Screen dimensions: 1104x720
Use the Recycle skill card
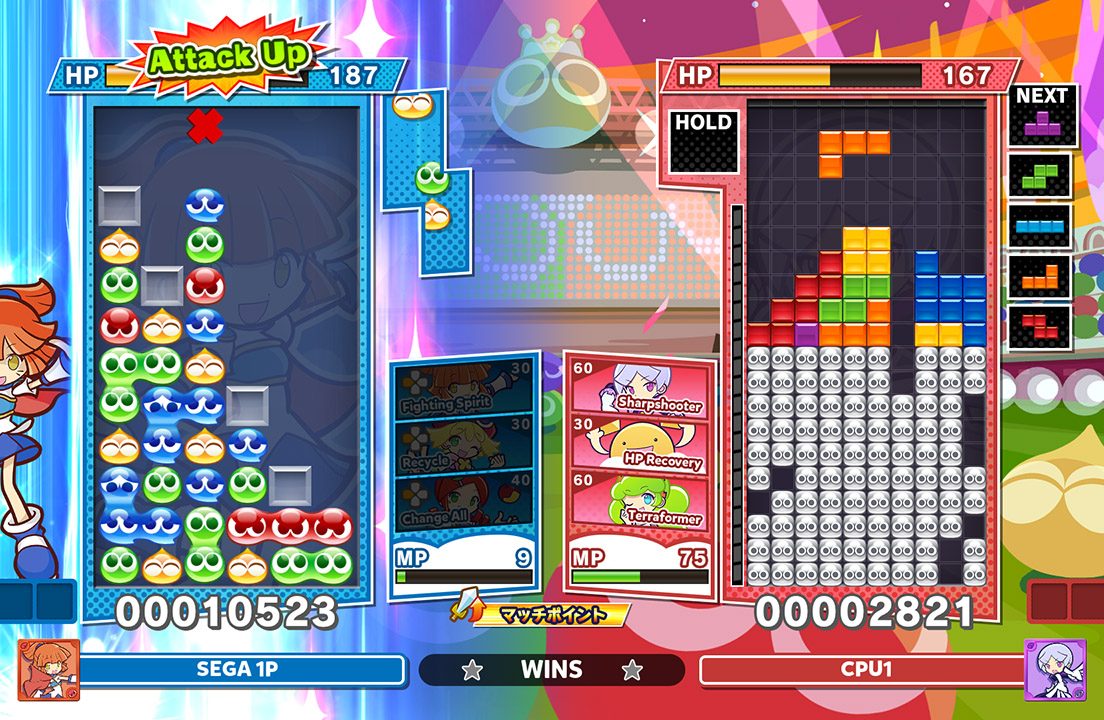point(462,448)
